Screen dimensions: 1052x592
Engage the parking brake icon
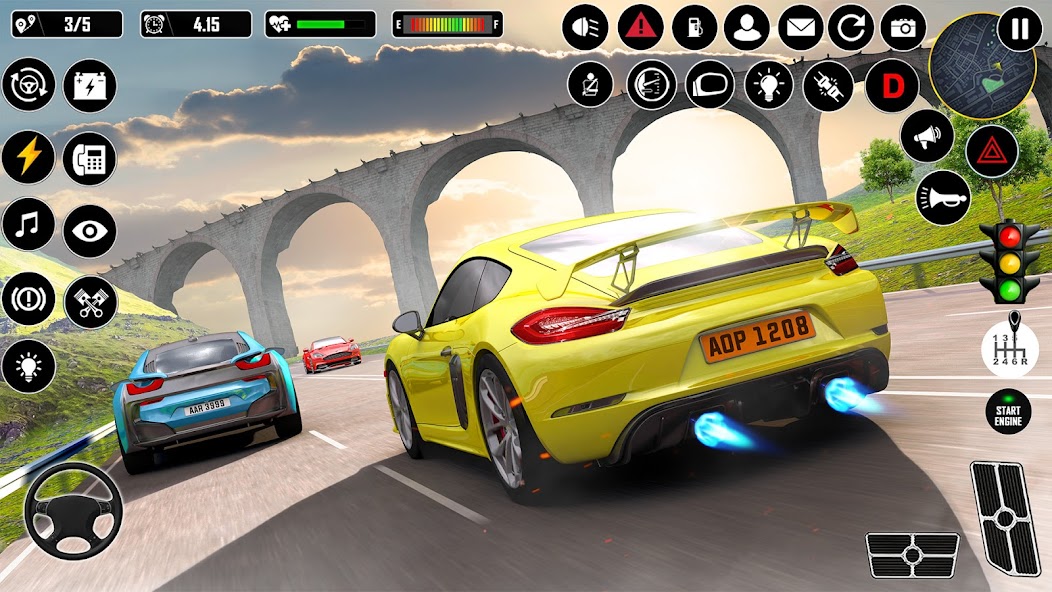(x=28, y=298)
